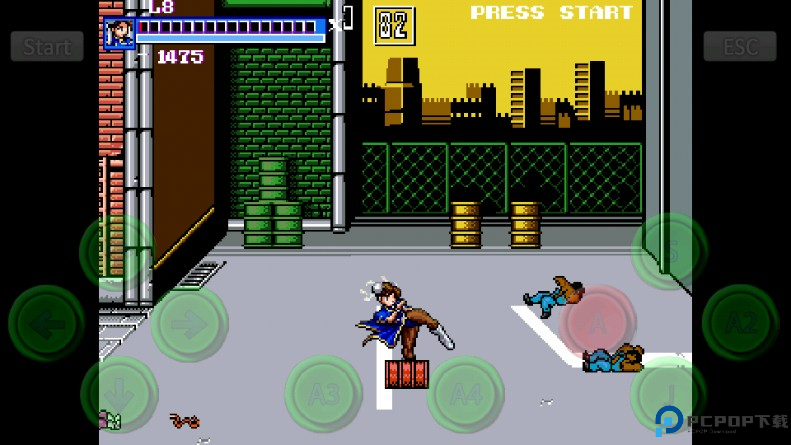Tap the Start button

(x=47, y=46)
